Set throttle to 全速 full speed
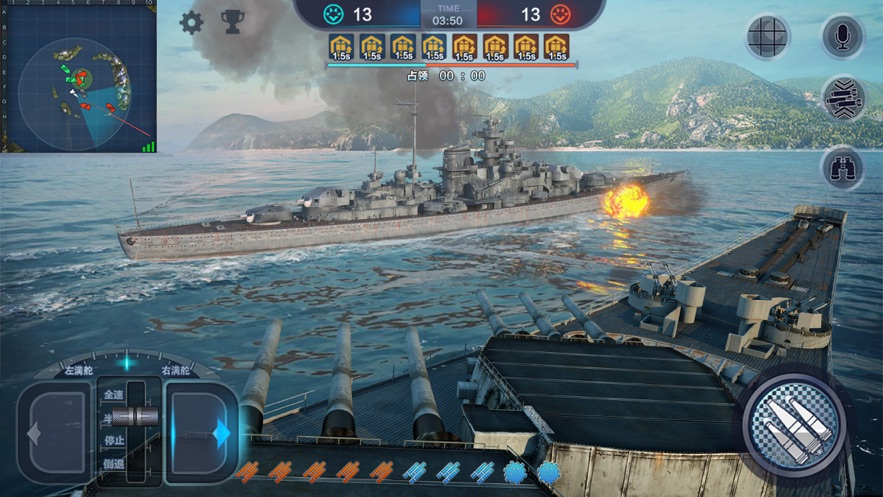 coord(115,396)
